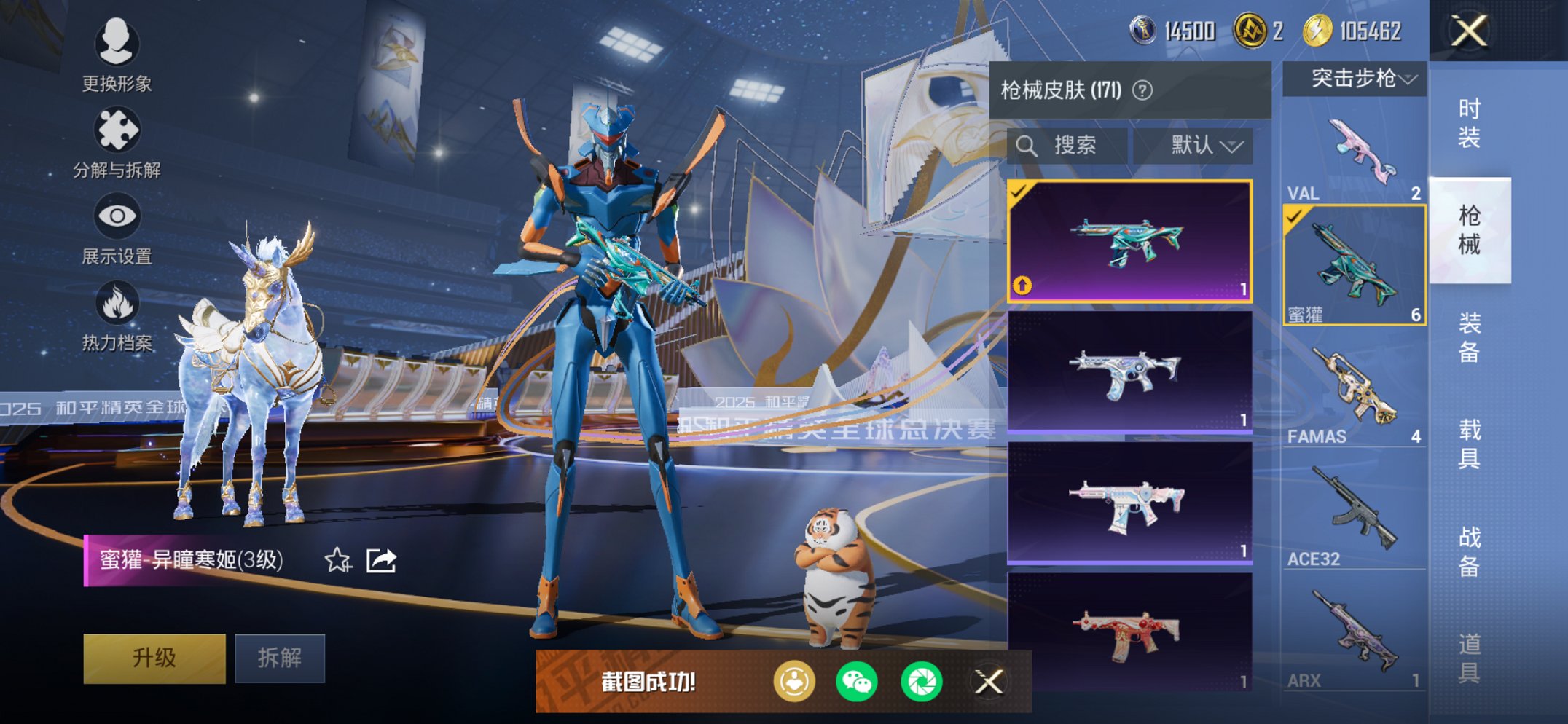
Task: Close the wardrobe with the top X
Action: pyautogui.click(x=1469, y=31)
